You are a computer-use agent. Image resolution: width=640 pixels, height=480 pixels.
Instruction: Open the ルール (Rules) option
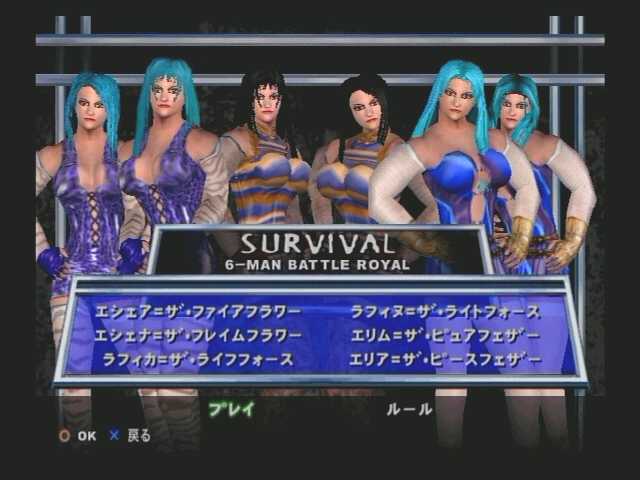409,409
